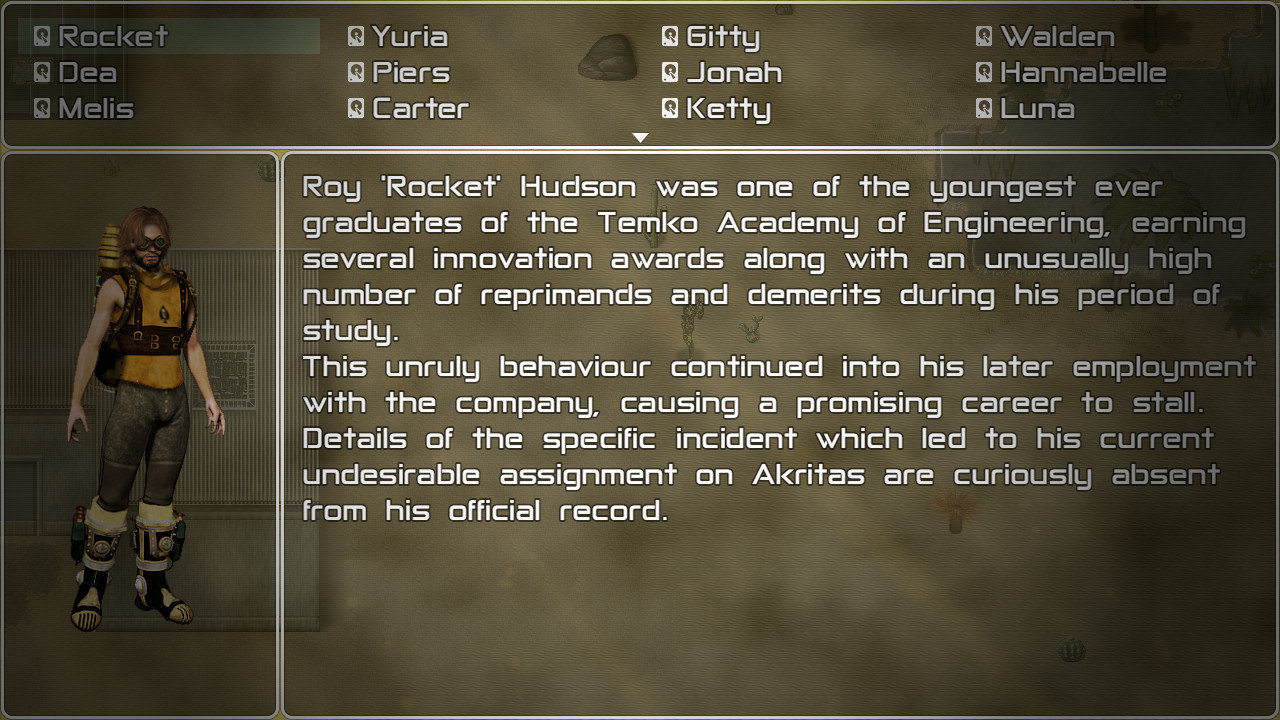Click the currently highlighted Rocket entry
1280x720 pixels.
[110, 36]
